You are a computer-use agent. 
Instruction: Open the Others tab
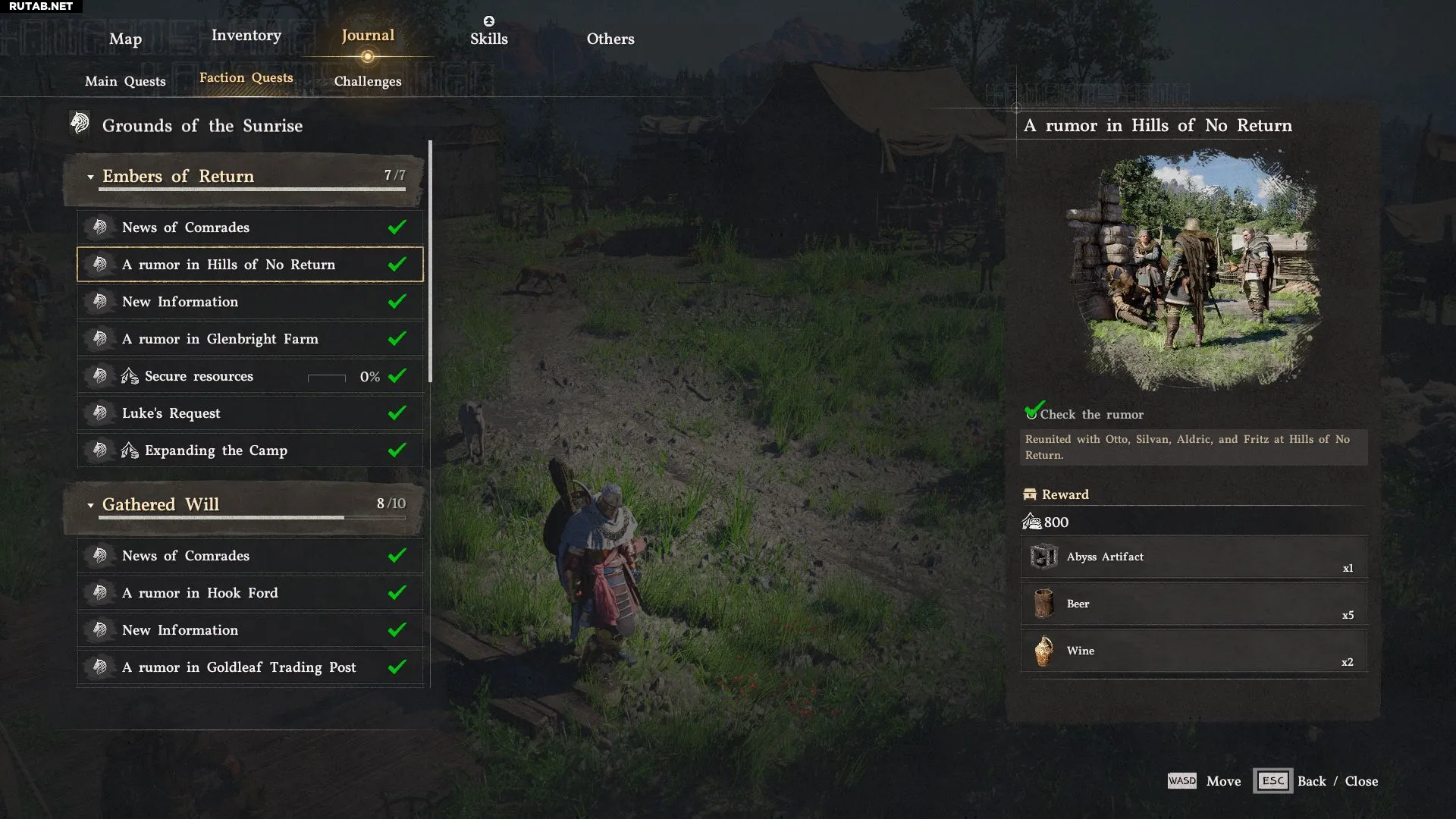(610, 39)
